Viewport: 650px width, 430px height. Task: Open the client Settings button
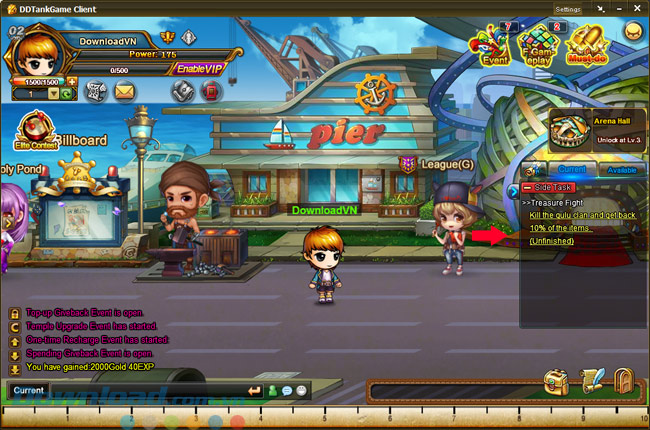click(x=568, y=9)
